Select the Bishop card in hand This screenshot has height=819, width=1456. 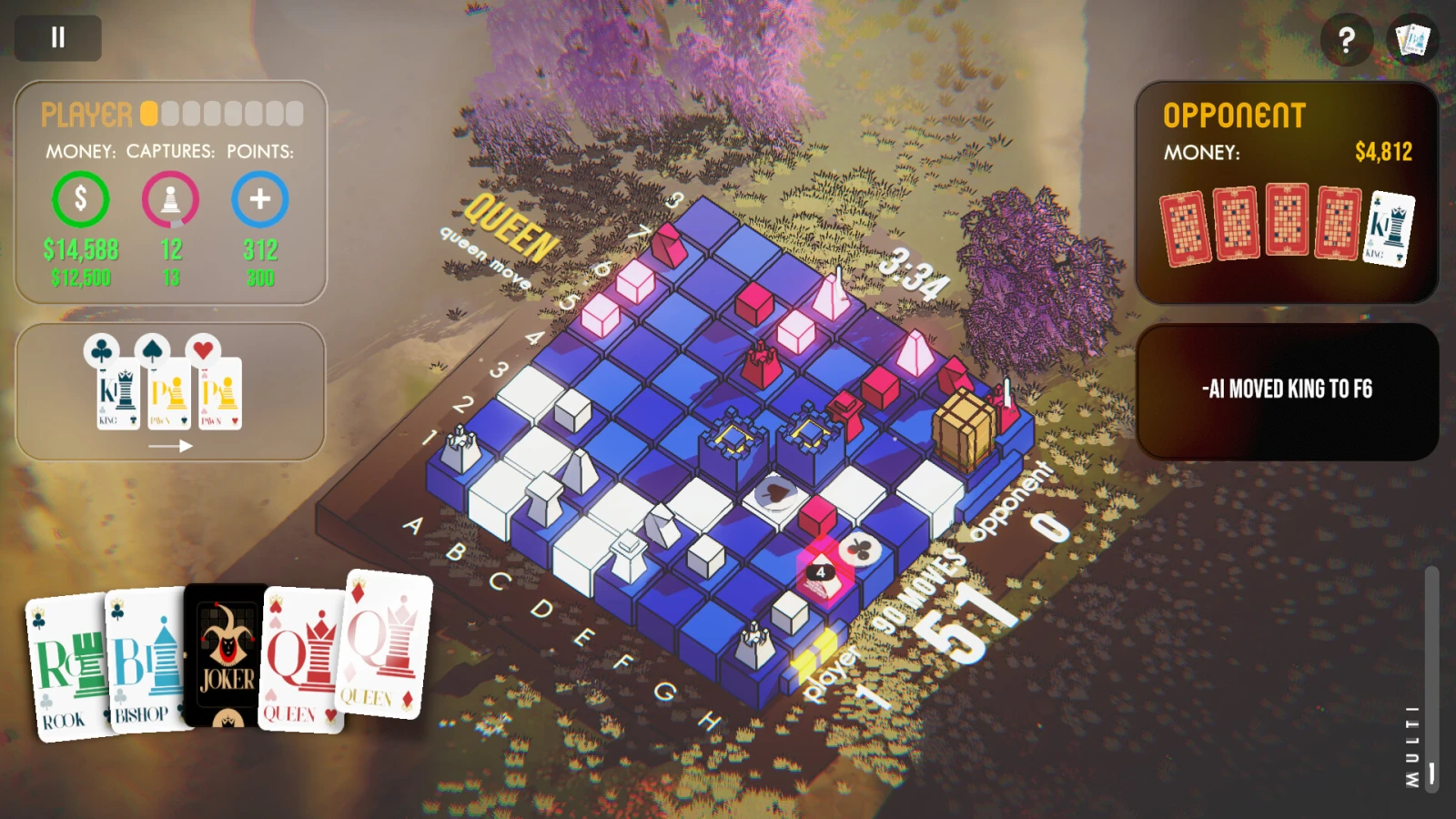click(x=144, y=660)
